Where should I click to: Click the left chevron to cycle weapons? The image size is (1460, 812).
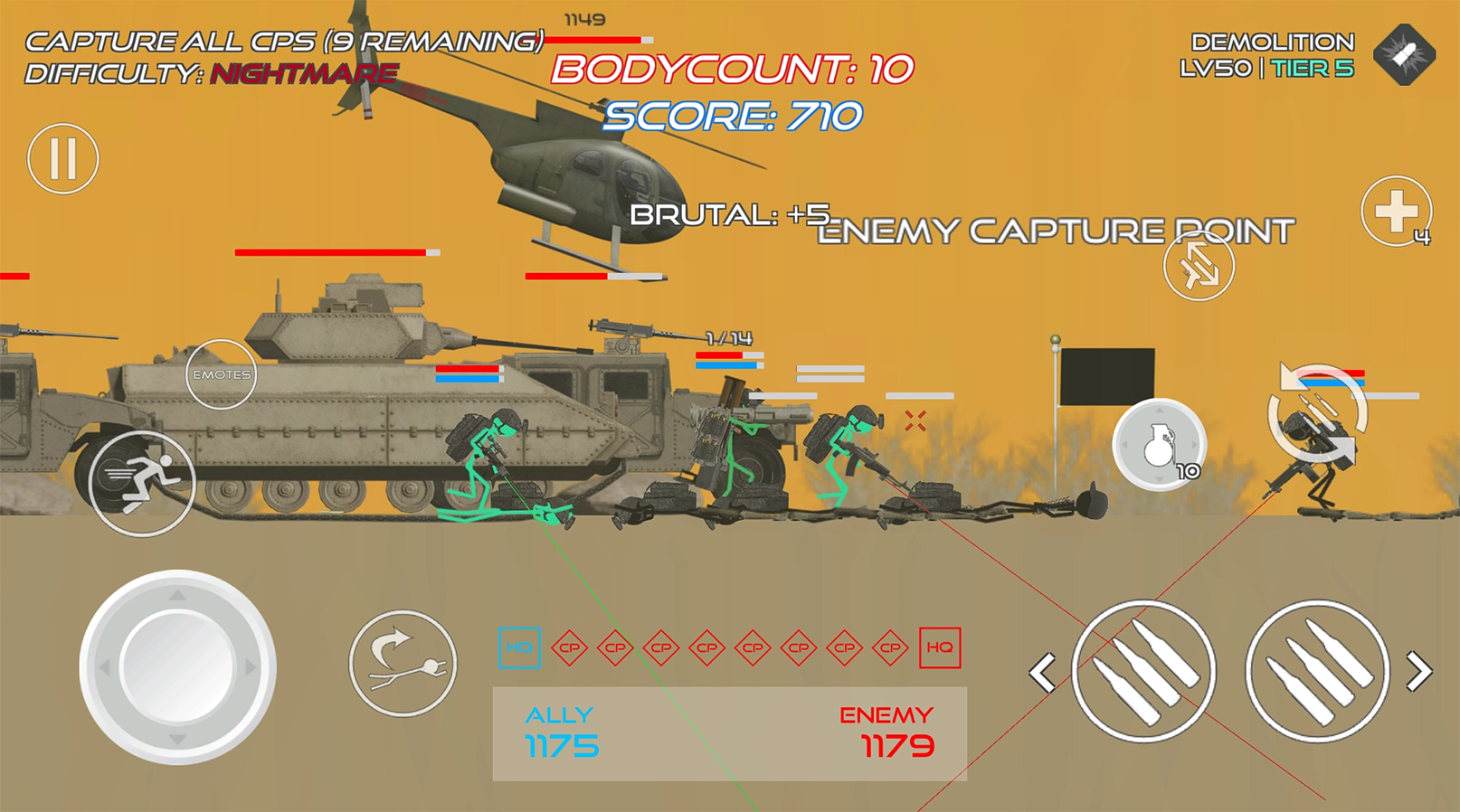click(1042, 671)
